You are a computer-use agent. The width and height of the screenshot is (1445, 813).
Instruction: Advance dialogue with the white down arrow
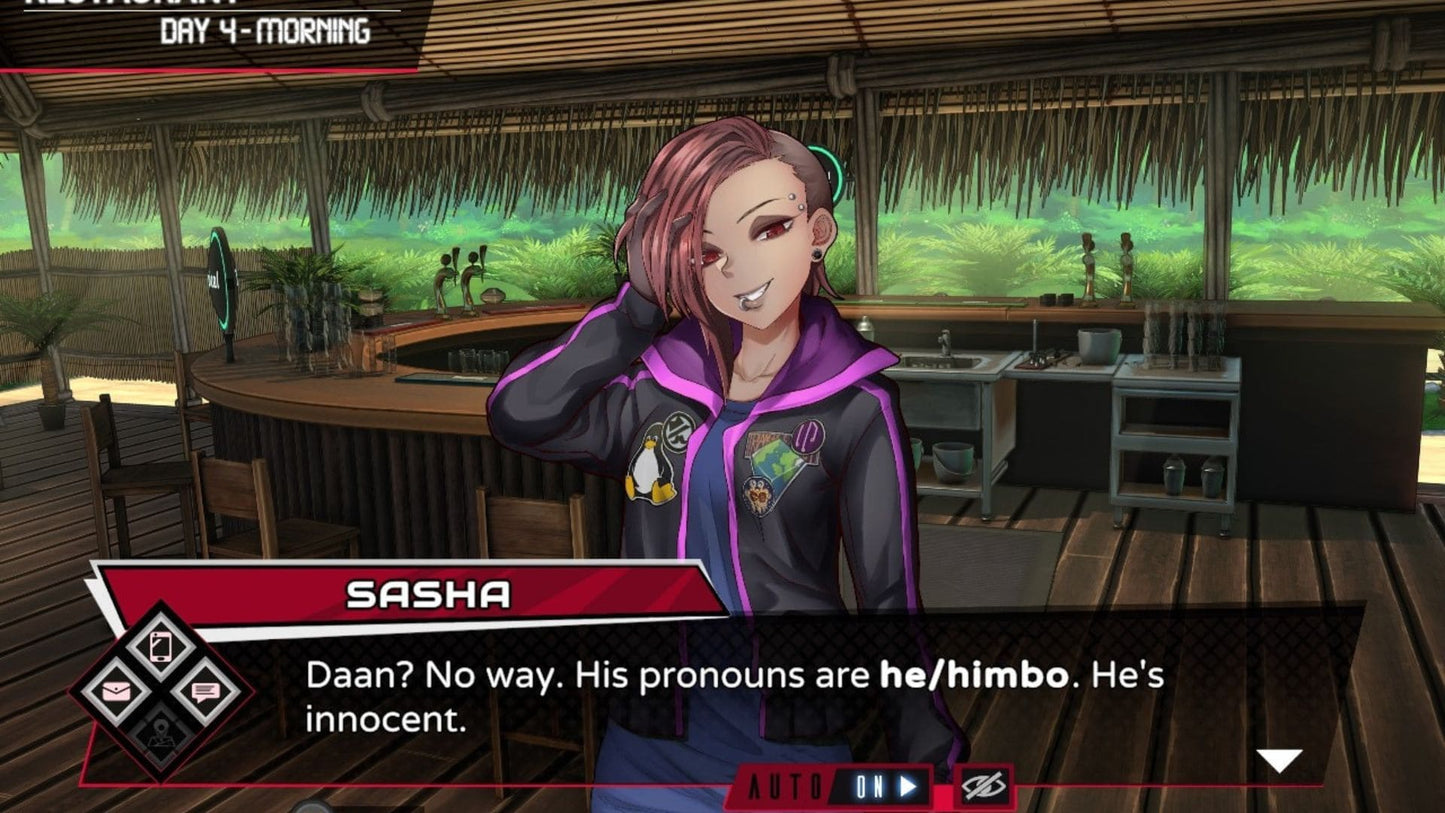pos(1279,761)
